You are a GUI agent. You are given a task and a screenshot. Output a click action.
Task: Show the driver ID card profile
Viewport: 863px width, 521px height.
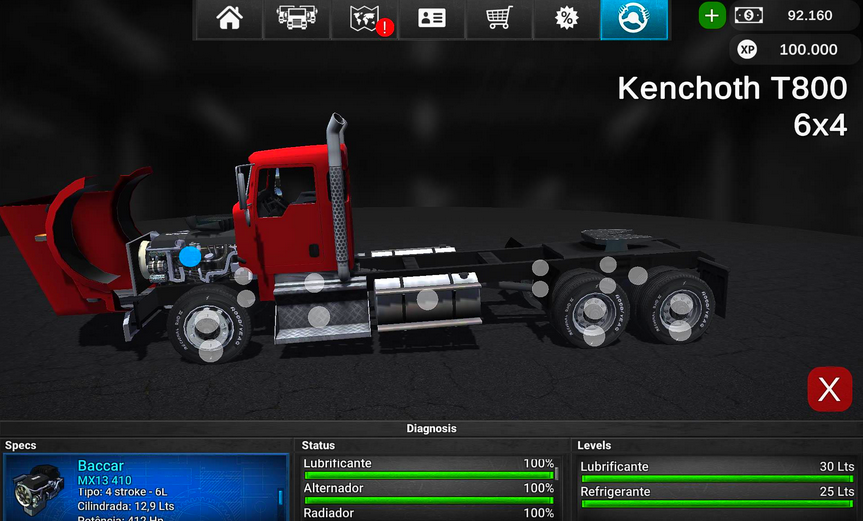click(x=432, y=19)
